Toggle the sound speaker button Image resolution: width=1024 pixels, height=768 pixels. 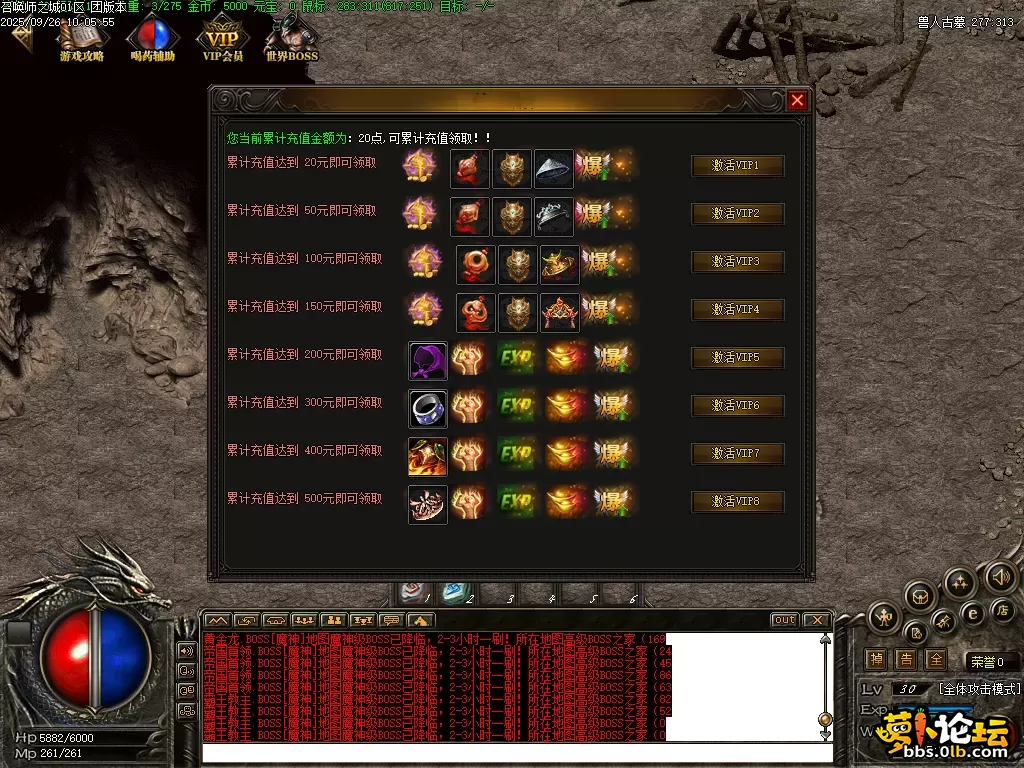pos(1000,576)
